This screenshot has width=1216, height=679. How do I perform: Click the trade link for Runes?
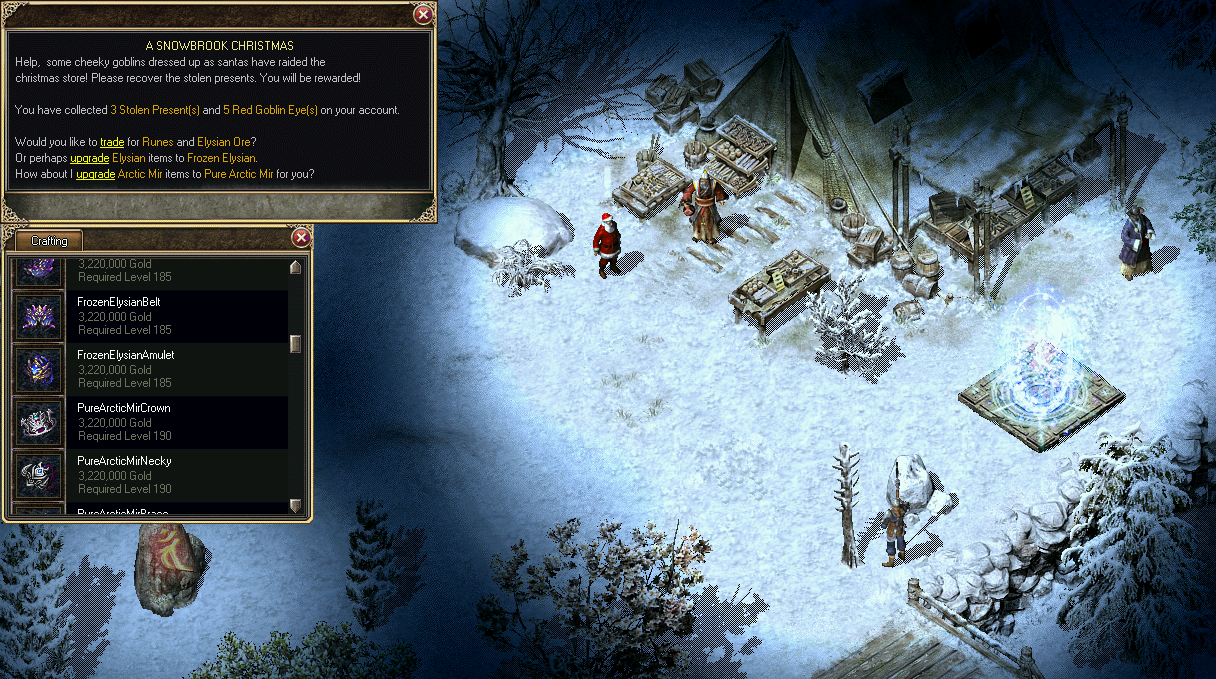pos(112,142)
